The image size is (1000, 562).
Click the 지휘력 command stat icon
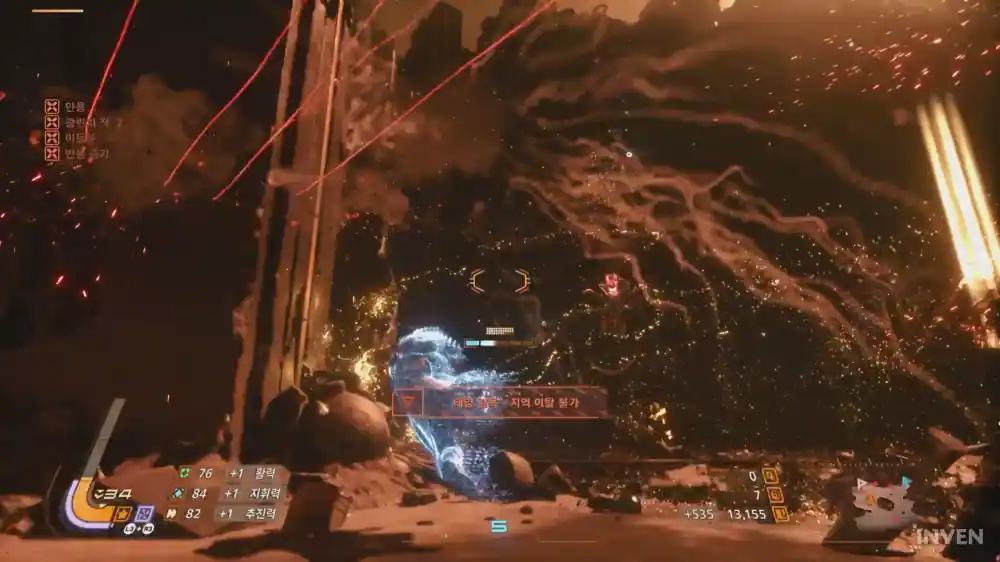click(x=177, y=493)
